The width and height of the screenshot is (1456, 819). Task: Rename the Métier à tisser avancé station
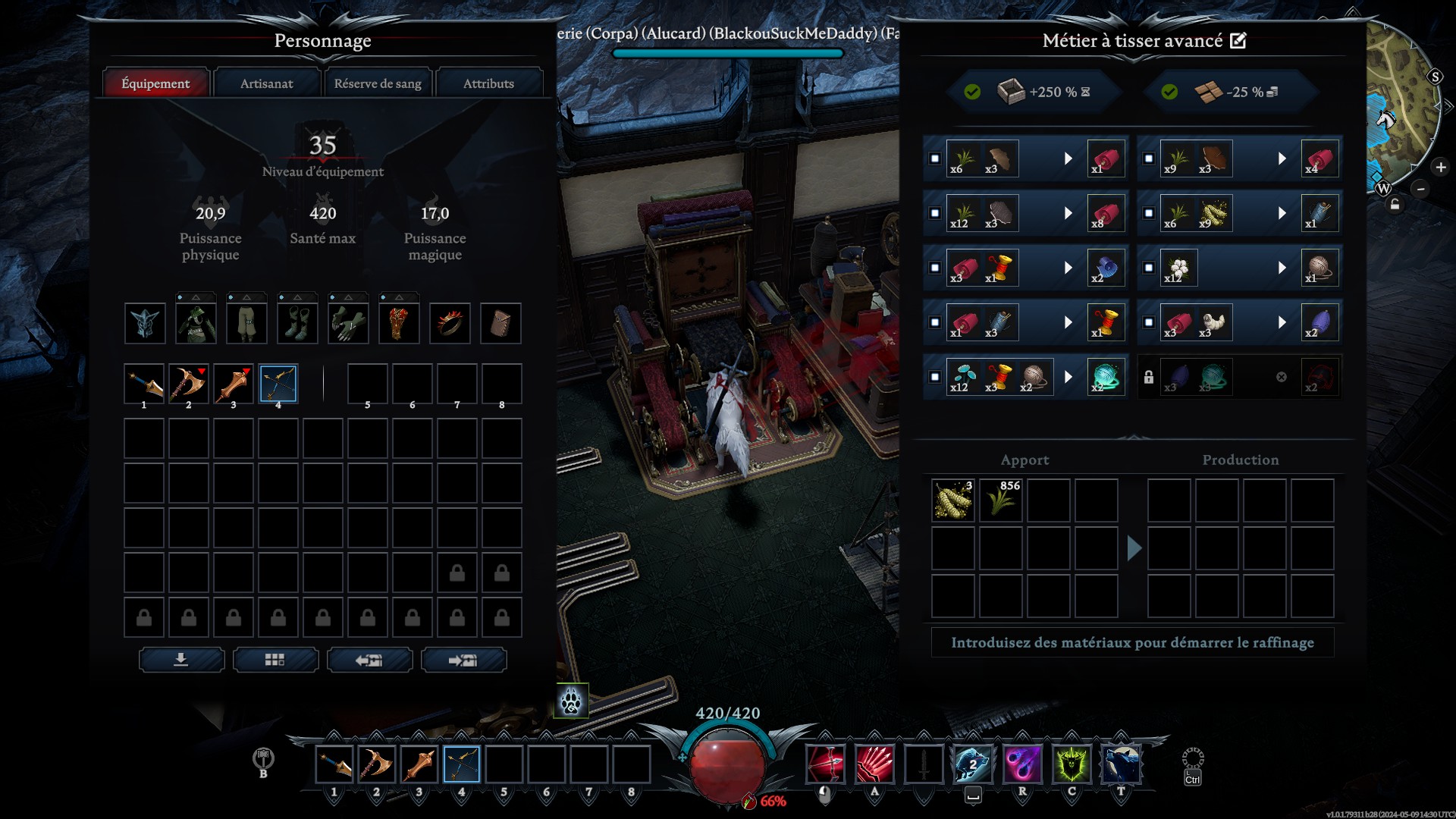click(x=1238, y=41)
